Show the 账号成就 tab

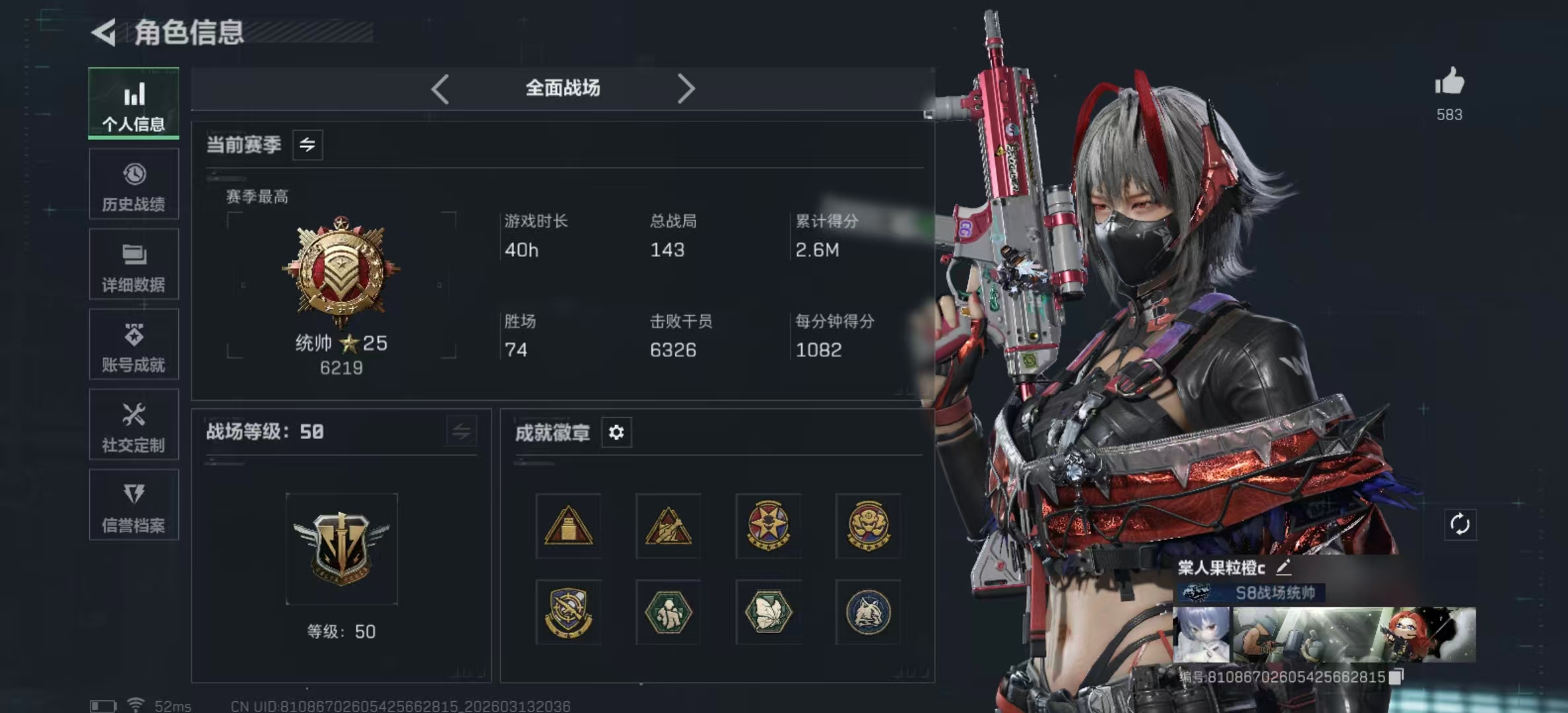(x=133, y=345)
